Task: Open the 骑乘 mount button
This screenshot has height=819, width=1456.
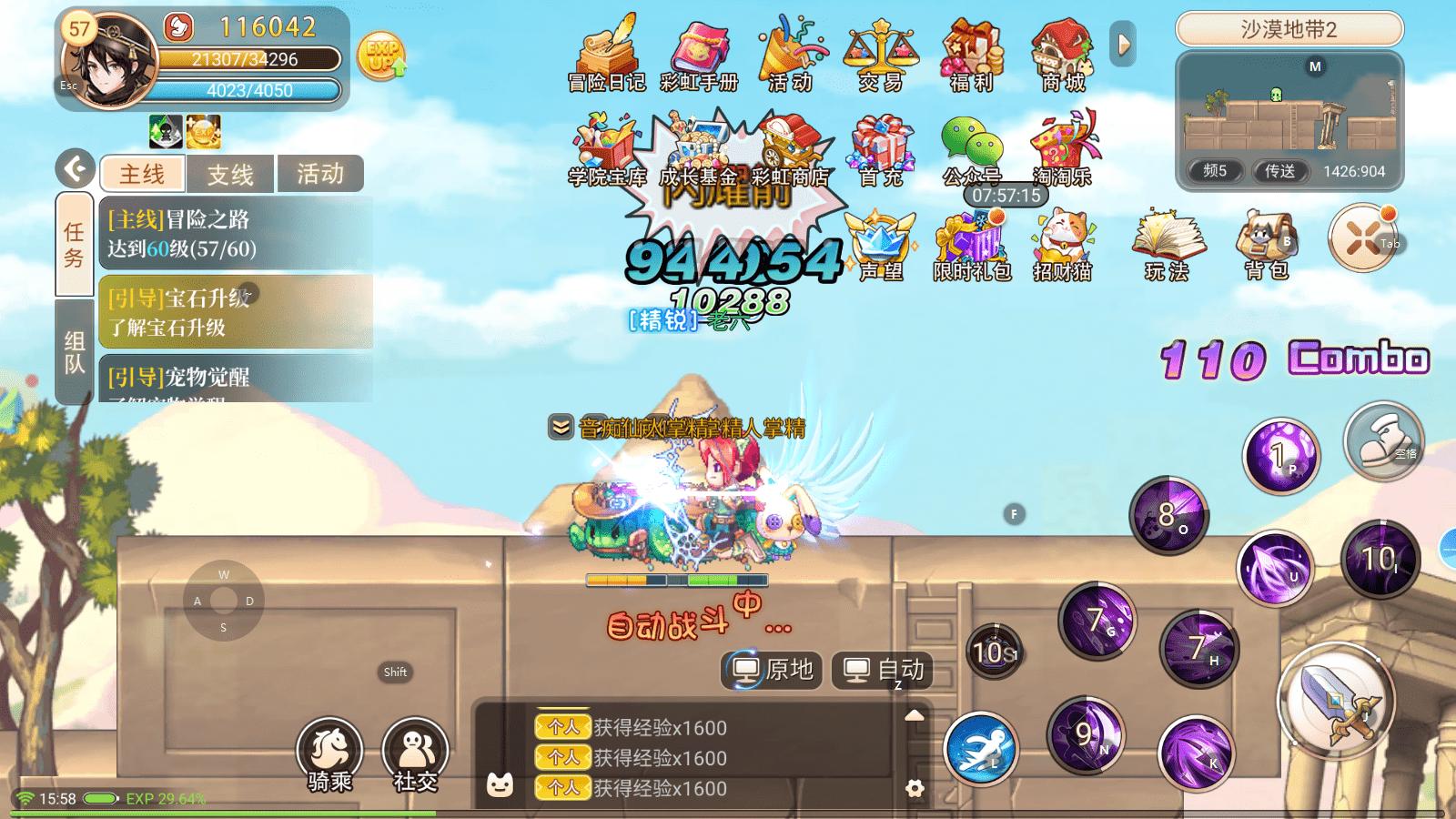Action: tap(329, 753)
